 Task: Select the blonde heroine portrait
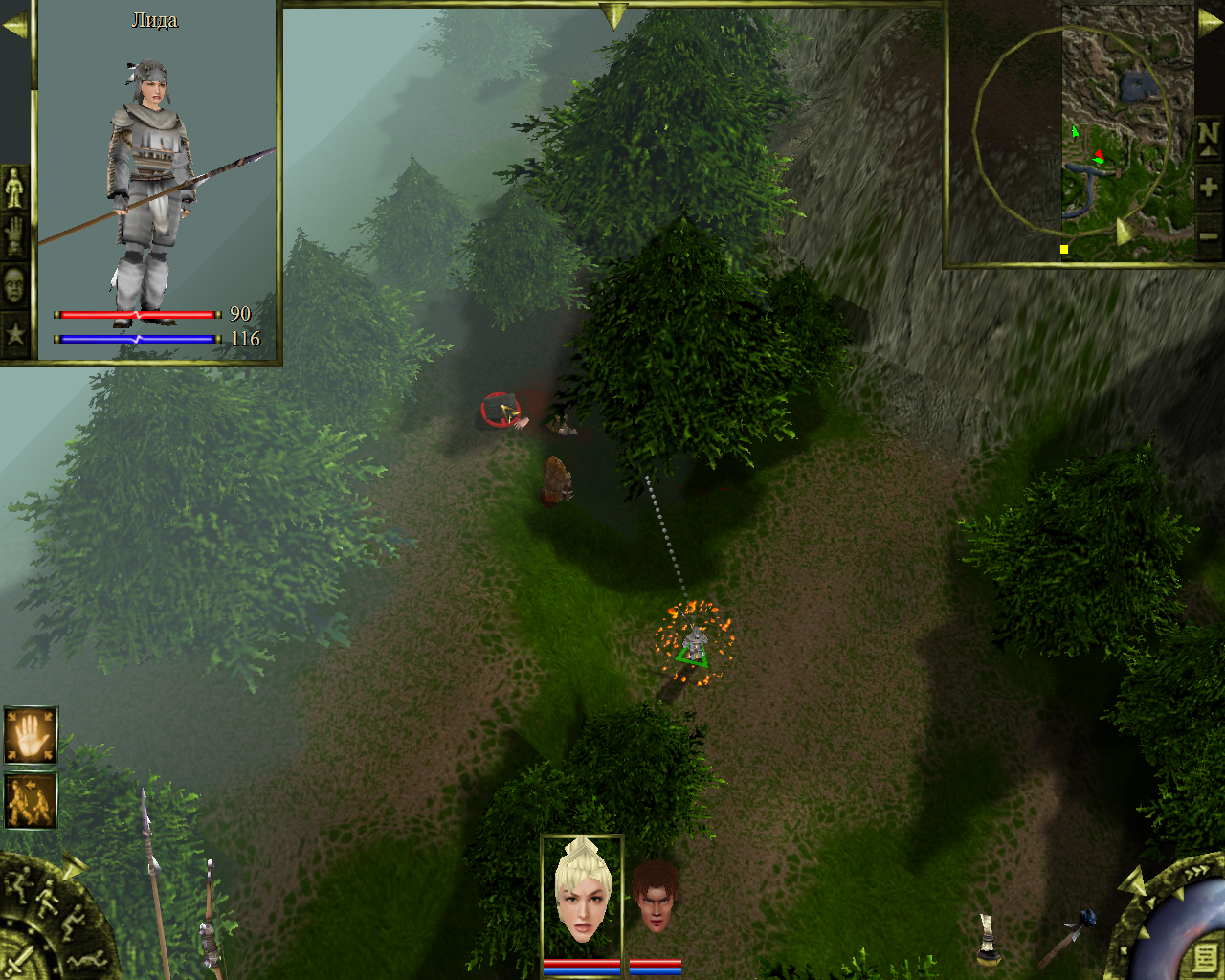tap(582, 892)
